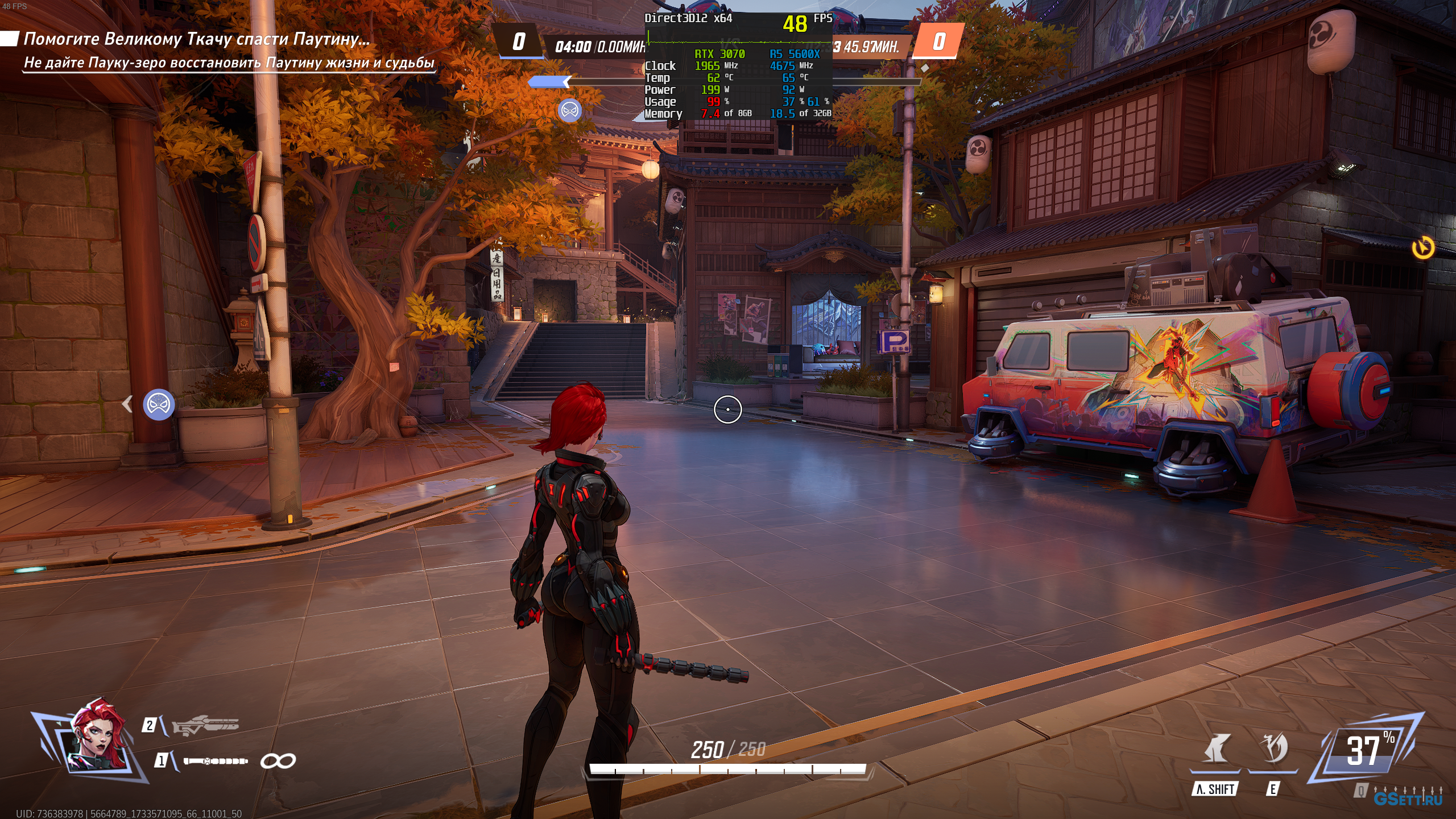Select the Spider-Zero icon under the progress bar
The width and height of the screenshot is (1456, 819).
pos(570,110)
